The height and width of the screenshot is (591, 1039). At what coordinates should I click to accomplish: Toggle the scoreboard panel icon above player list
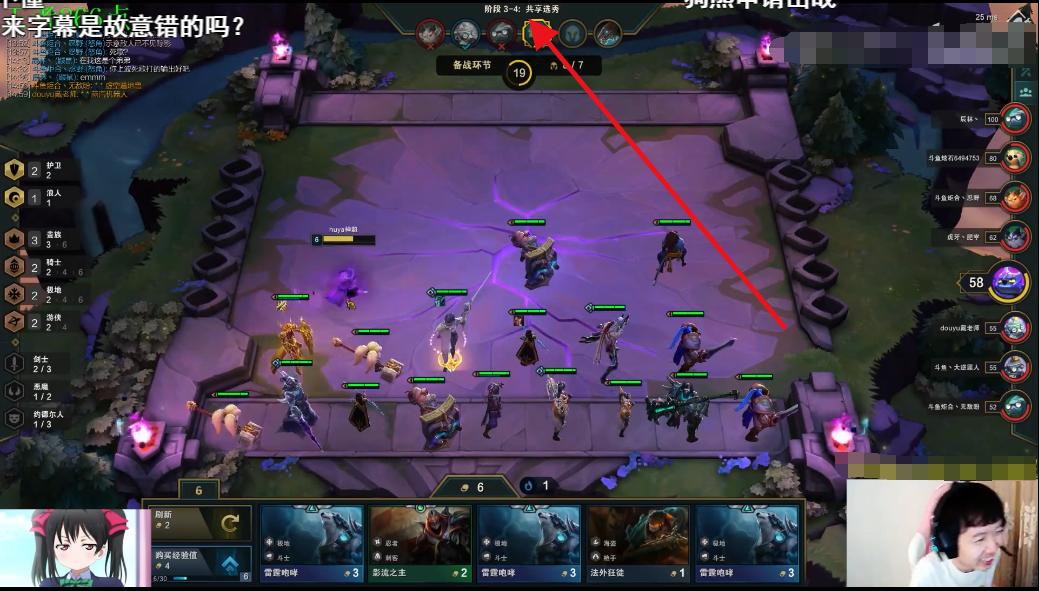[1024, 90]
